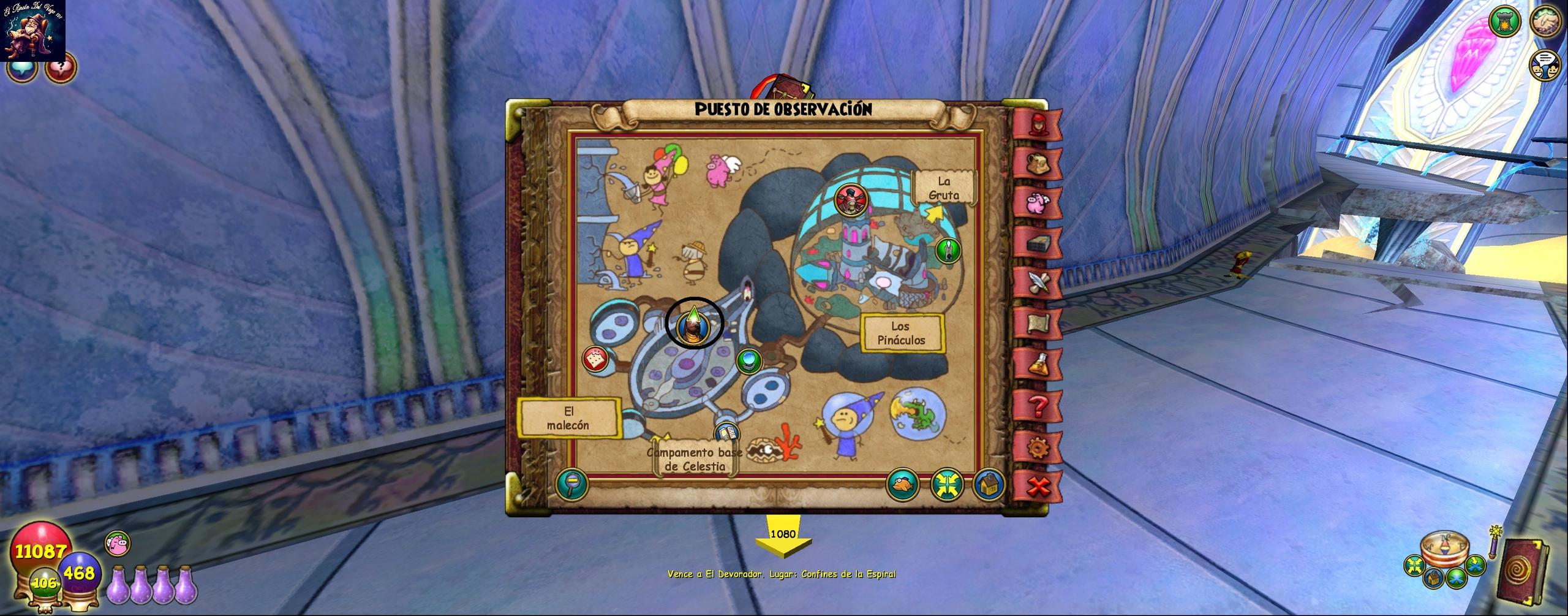Screen dimensions: 1568x616
Task: Close the map book with red X
Action: coord(1038,487)
